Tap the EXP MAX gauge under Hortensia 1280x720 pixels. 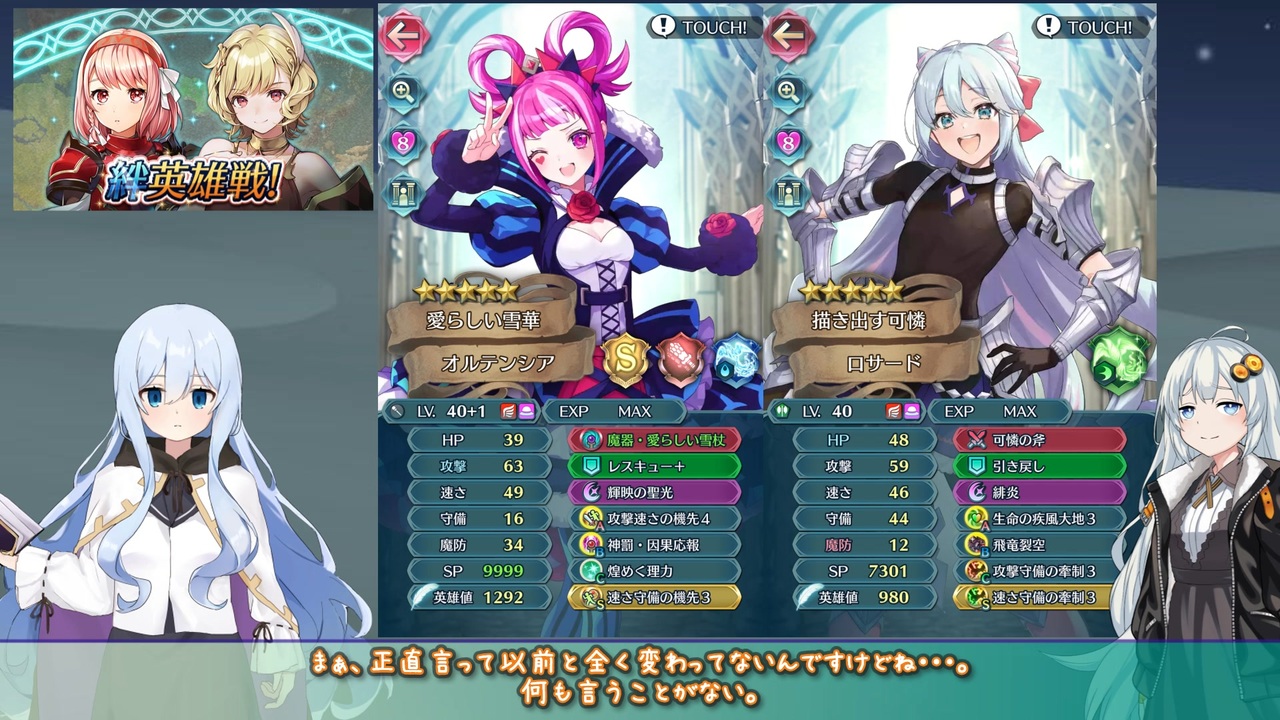click(x=612, y=411)
